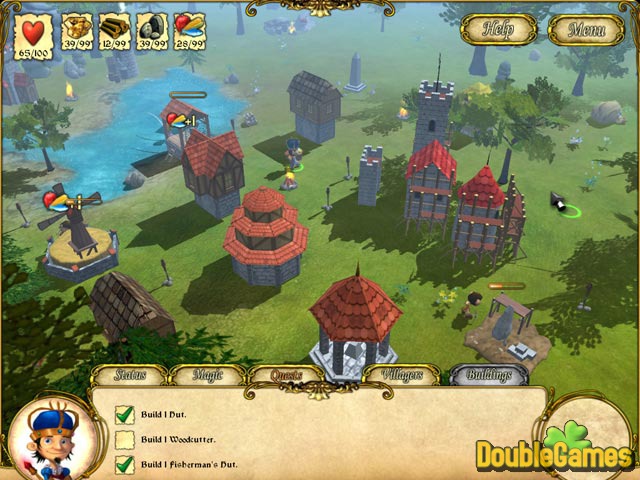Click the Build 1 Fisherman's Hut quest
640x480 pixels.
[x=188, y=464]
